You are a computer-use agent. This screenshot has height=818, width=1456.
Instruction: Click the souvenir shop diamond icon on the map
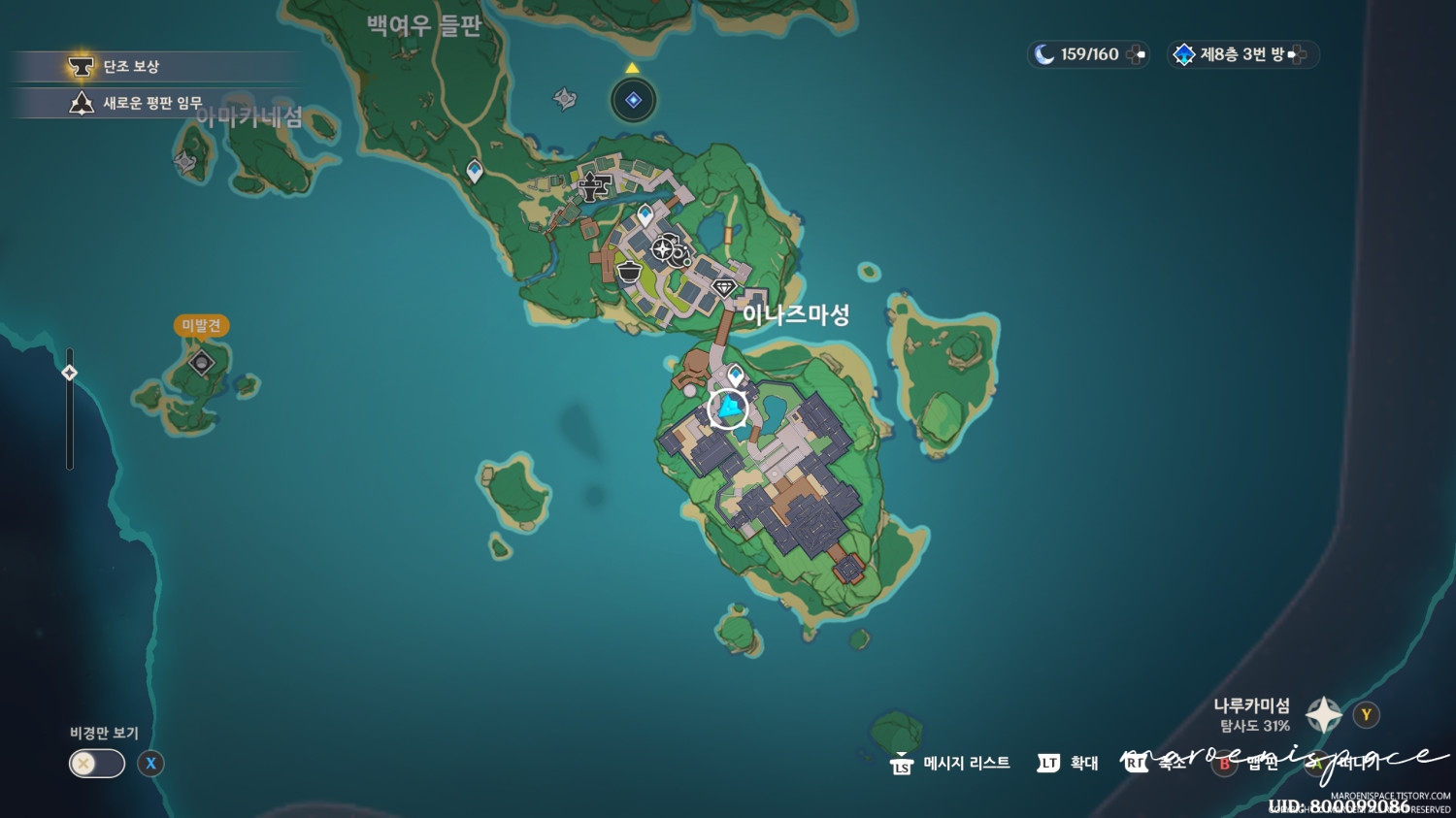(x=723, y=287)
